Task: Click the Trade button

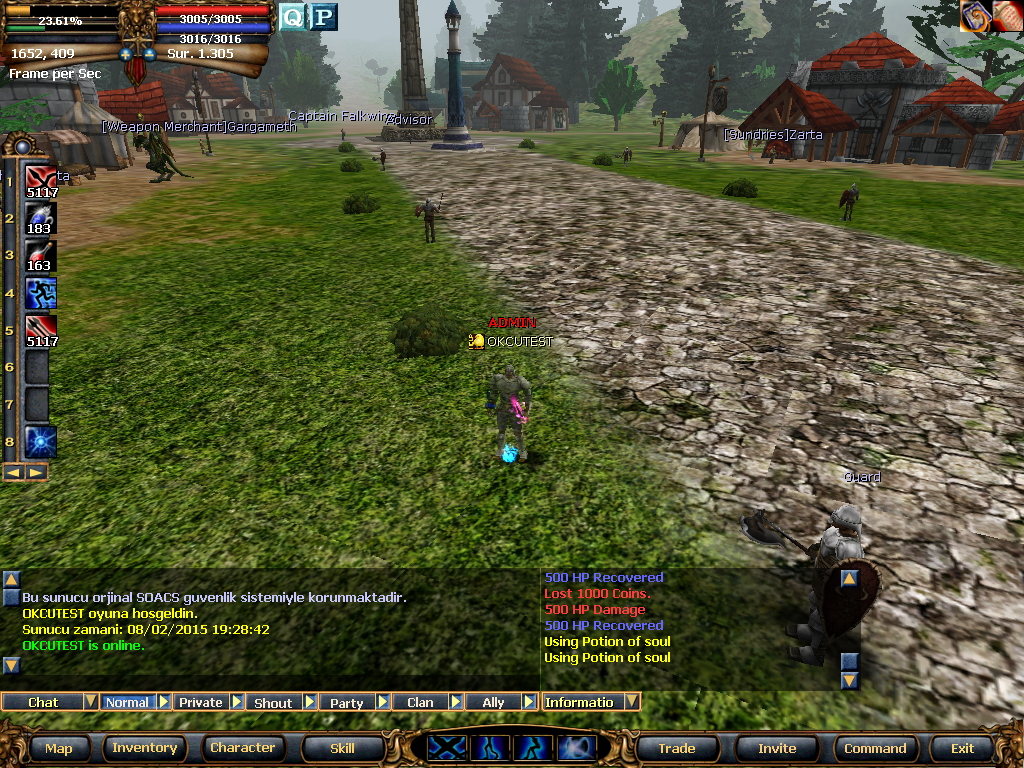Action: 676,748
